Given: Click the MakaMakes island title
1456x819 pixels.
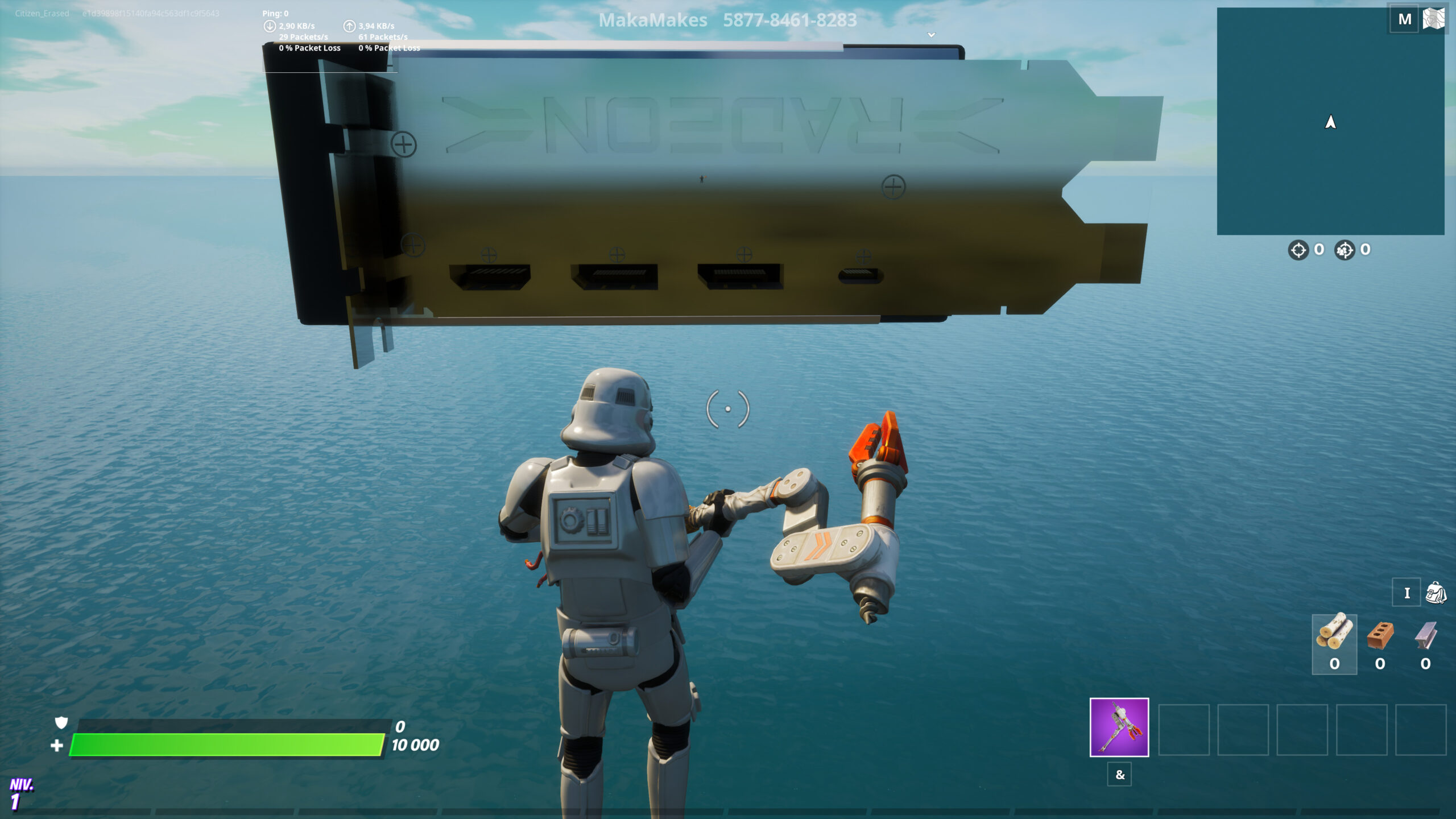Looking at the screenshot, I should (654, 19).
